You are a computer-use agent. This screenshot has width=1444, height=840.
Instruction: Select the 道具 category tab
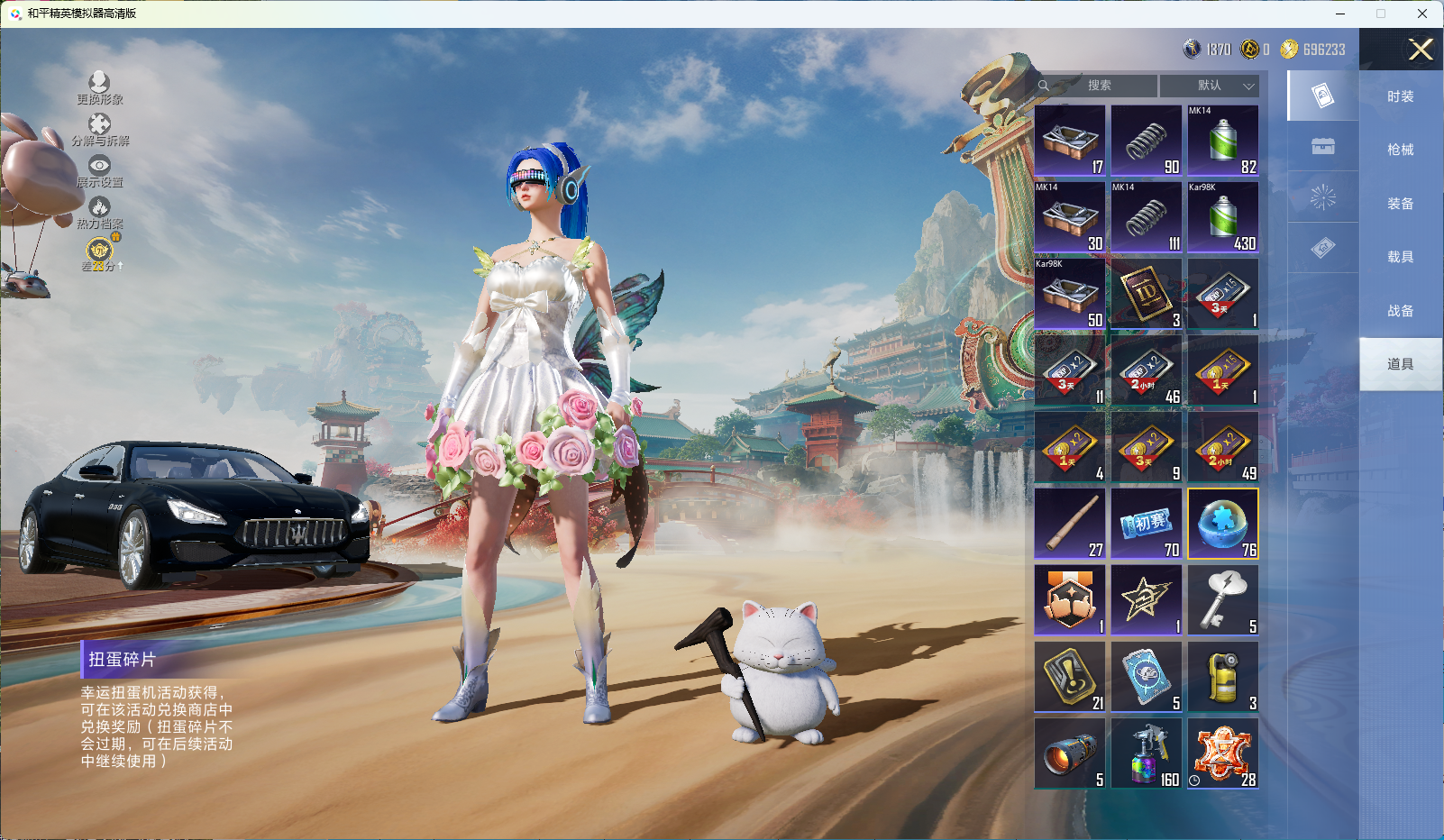point(1400,364)
